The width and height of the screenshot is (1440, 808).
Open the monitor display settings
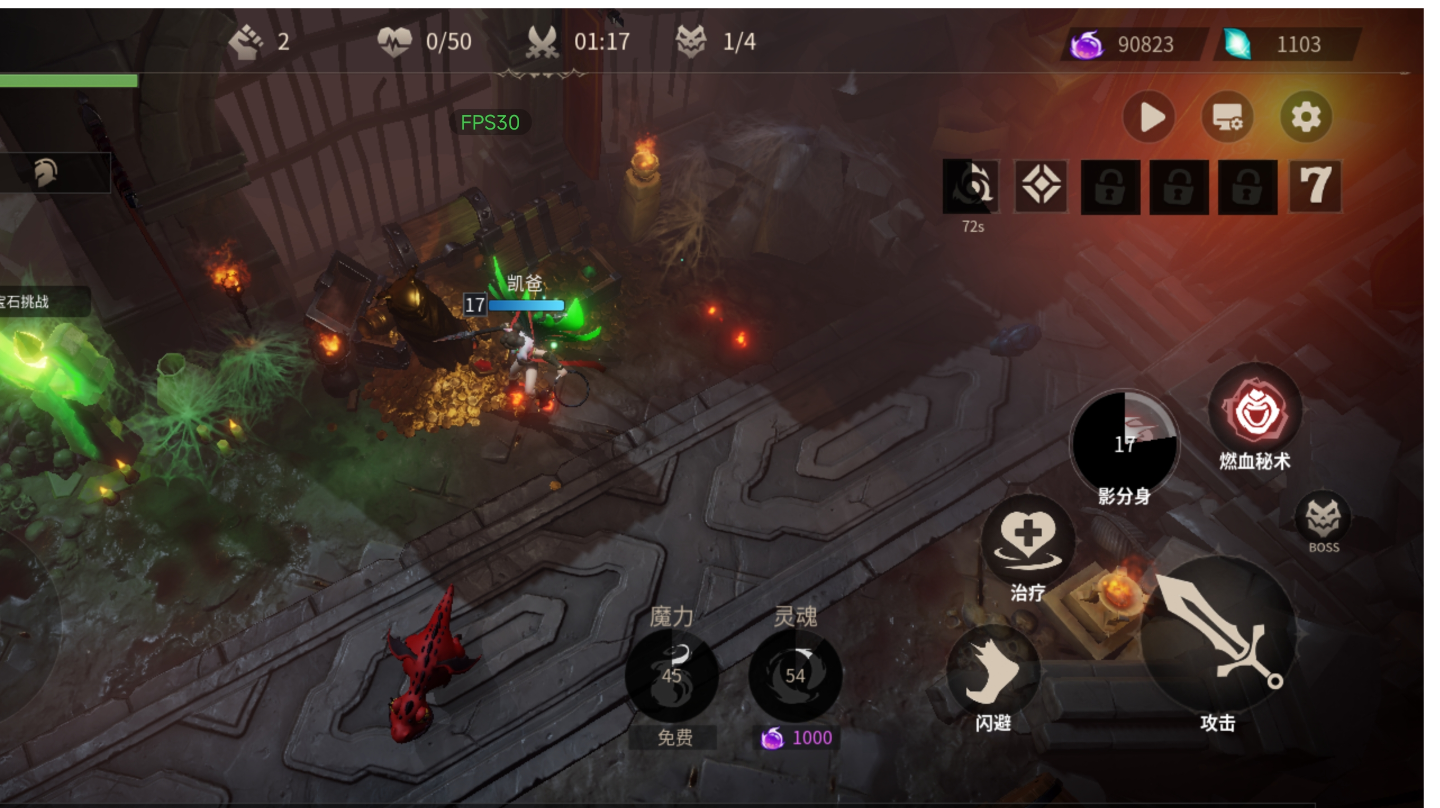point(1227,117)
